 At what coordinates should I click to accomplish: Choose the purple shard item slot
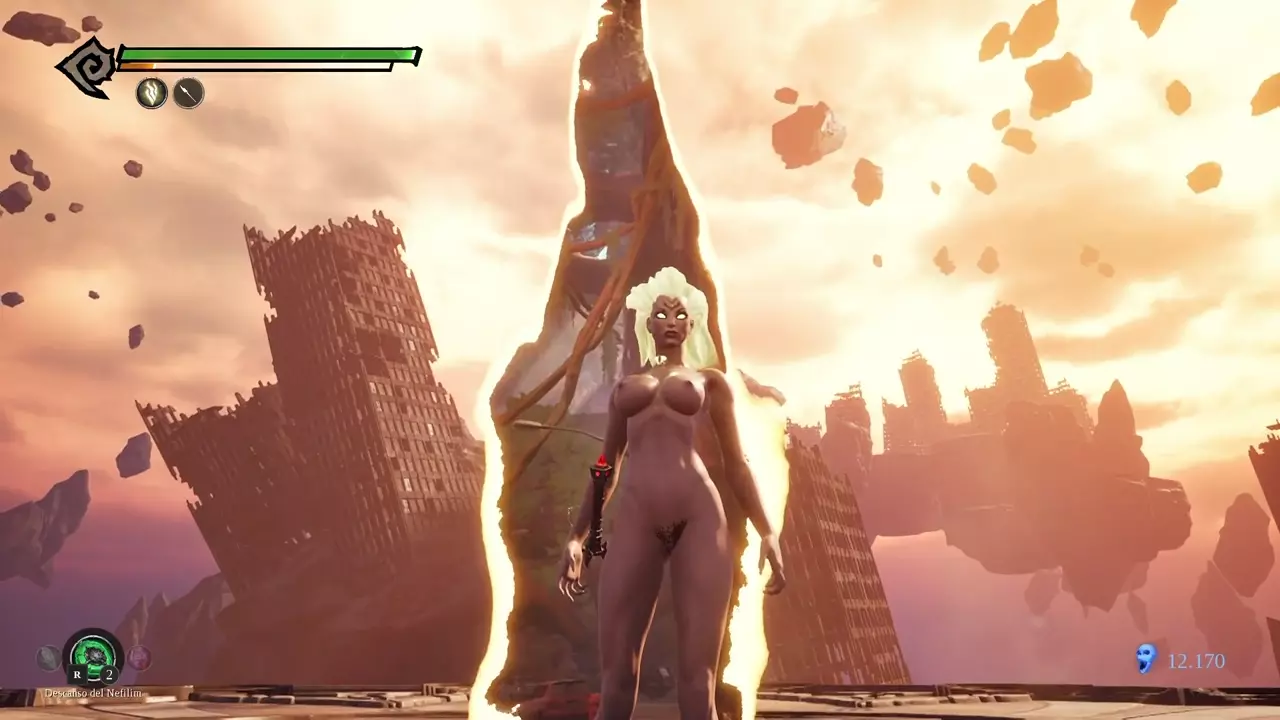(139, 657)
